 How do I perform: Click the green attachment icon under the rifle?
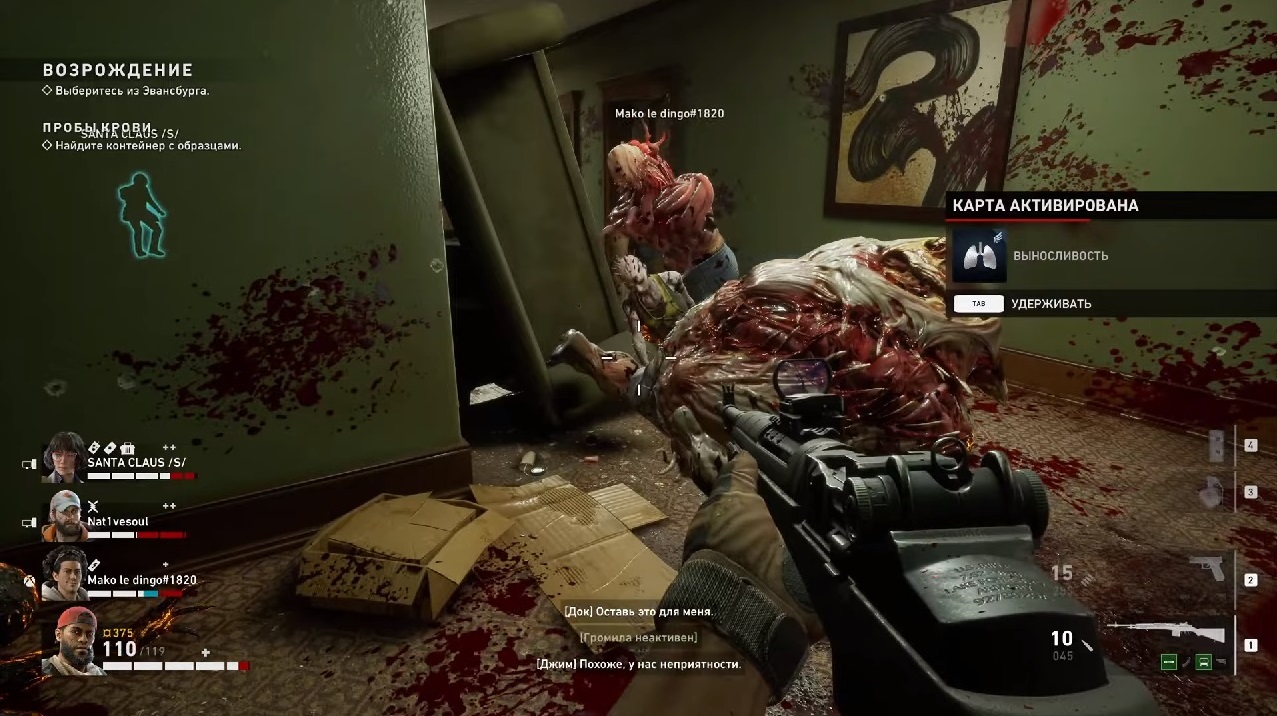[1168, 662]
